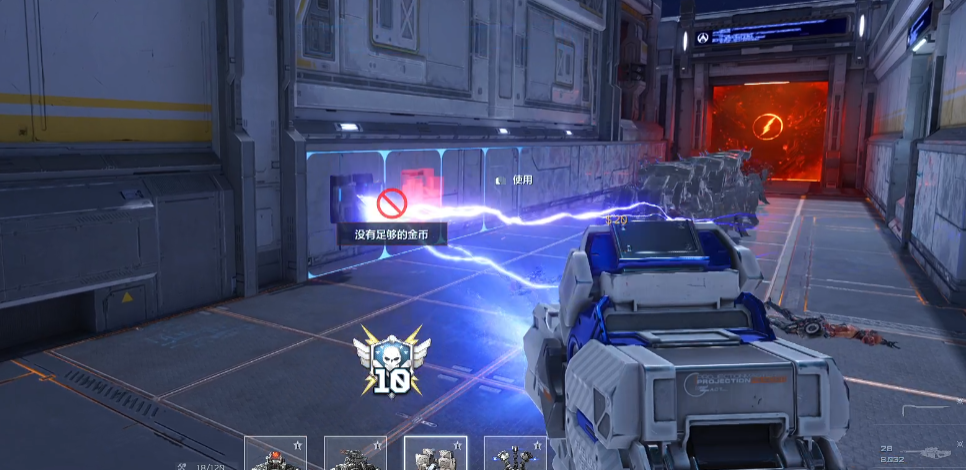Viewport: 966px width, 470px height.
Task: Choose the tank-shaped turret slot
Action: tap(355, 455)
